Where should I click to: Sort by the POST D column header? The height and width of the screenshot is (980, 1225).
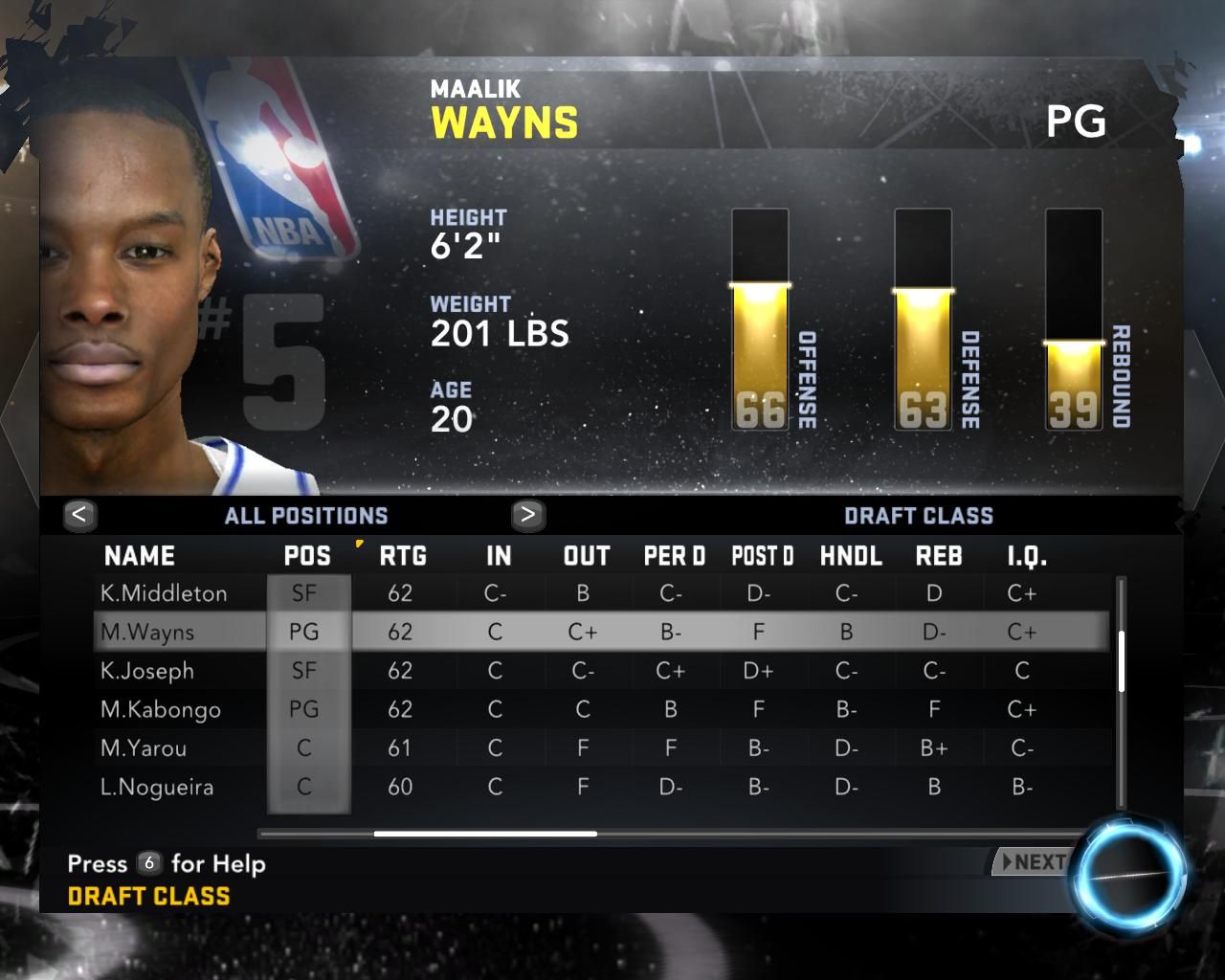[763, 556]
